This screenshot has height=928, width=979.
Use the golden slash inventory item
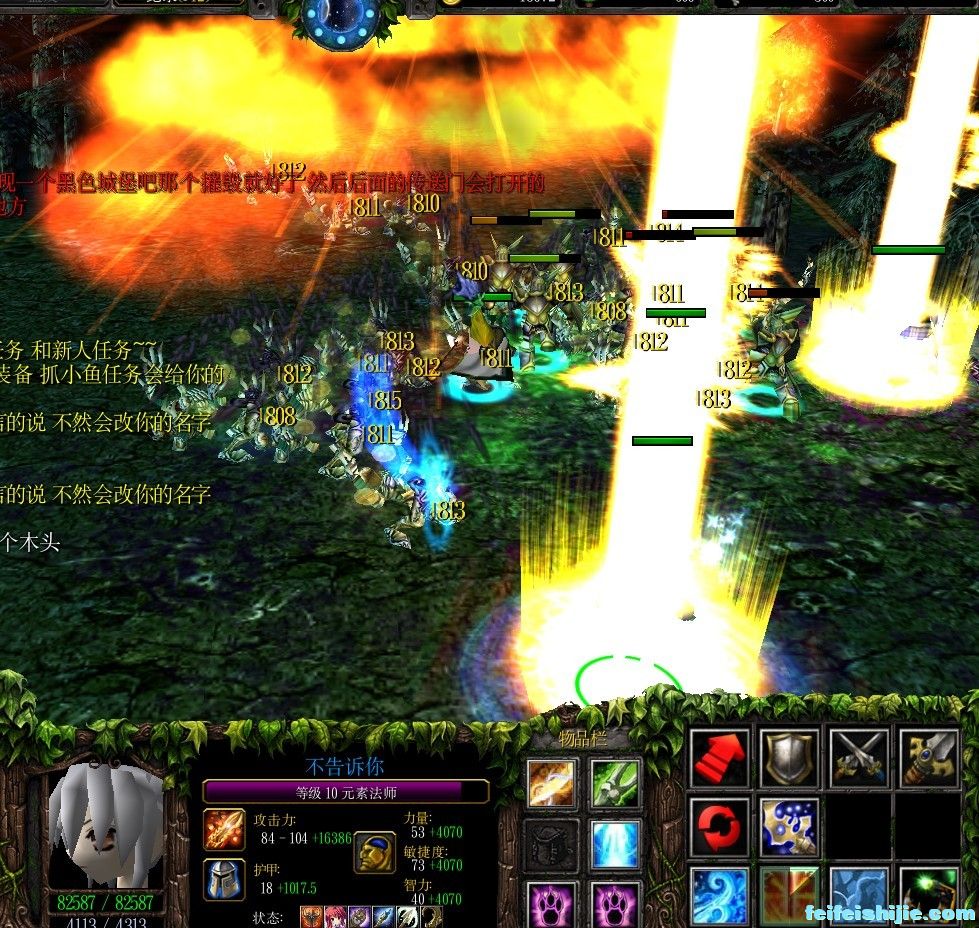click(553, 783)
